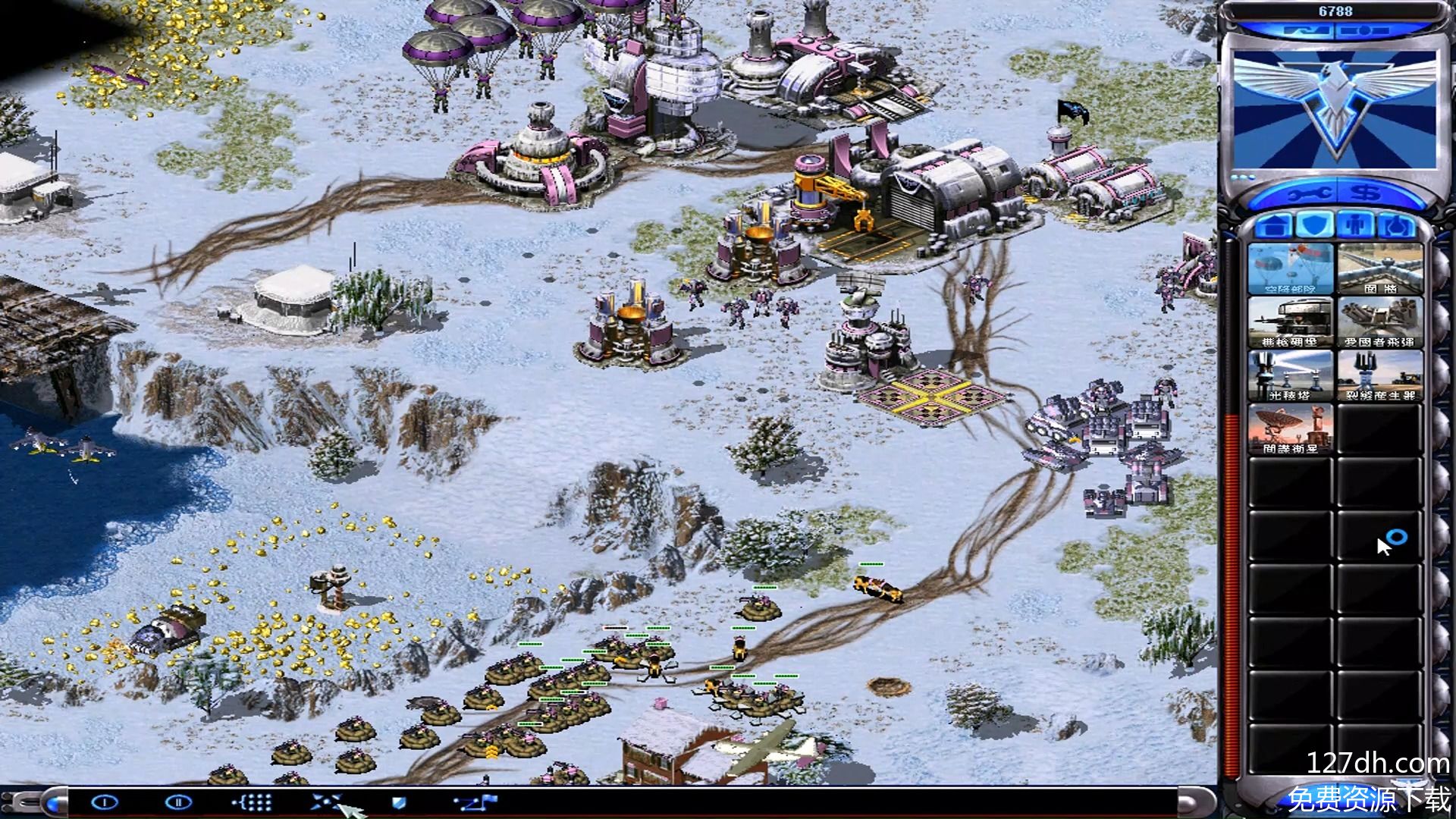Open the defenses tab with shield icon
Viewport: 1456px width, 819px height.
1313,225
